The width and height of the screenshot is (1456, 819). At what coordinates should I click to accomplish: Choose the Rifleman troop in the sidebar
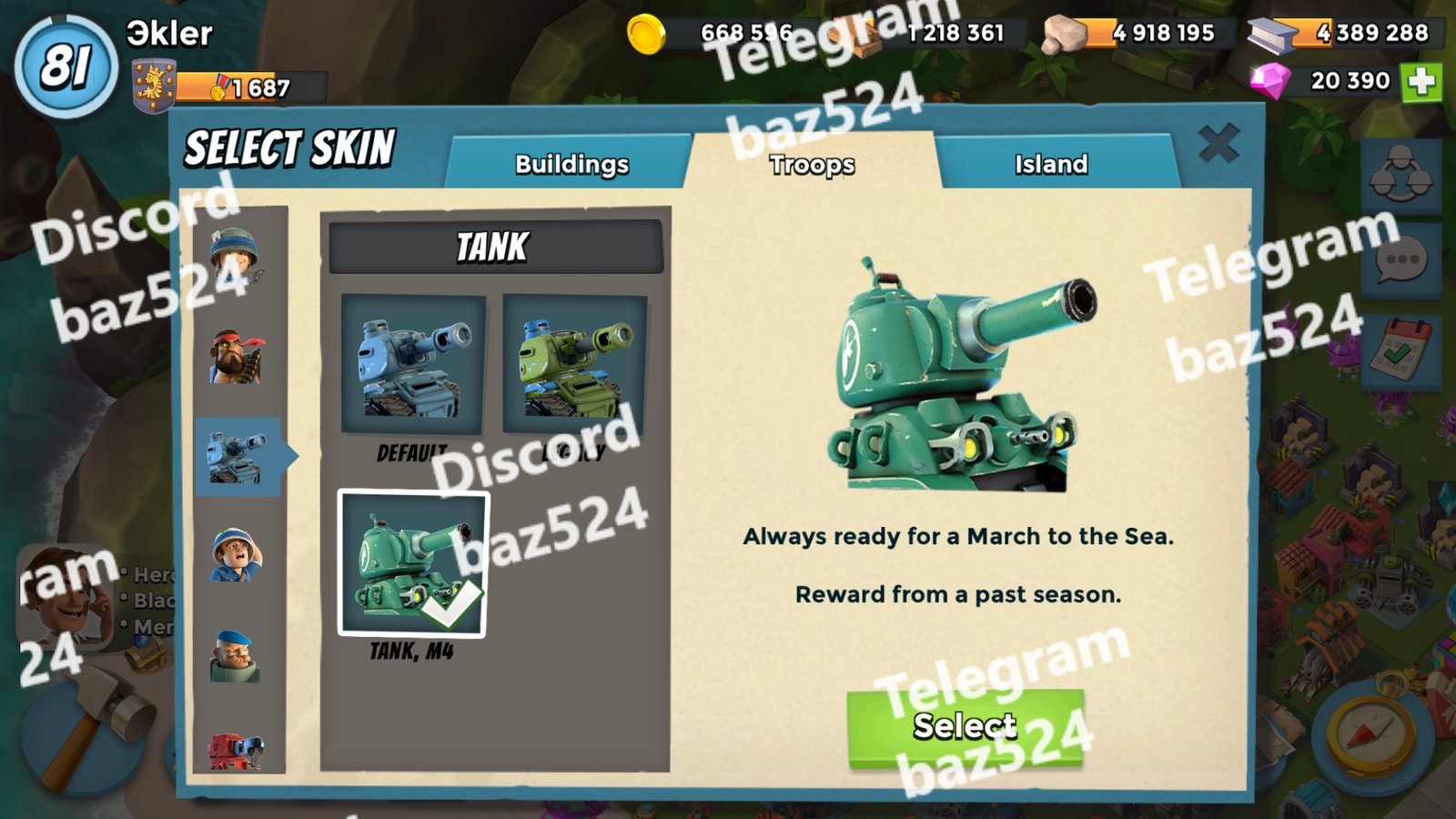point(236,257)
